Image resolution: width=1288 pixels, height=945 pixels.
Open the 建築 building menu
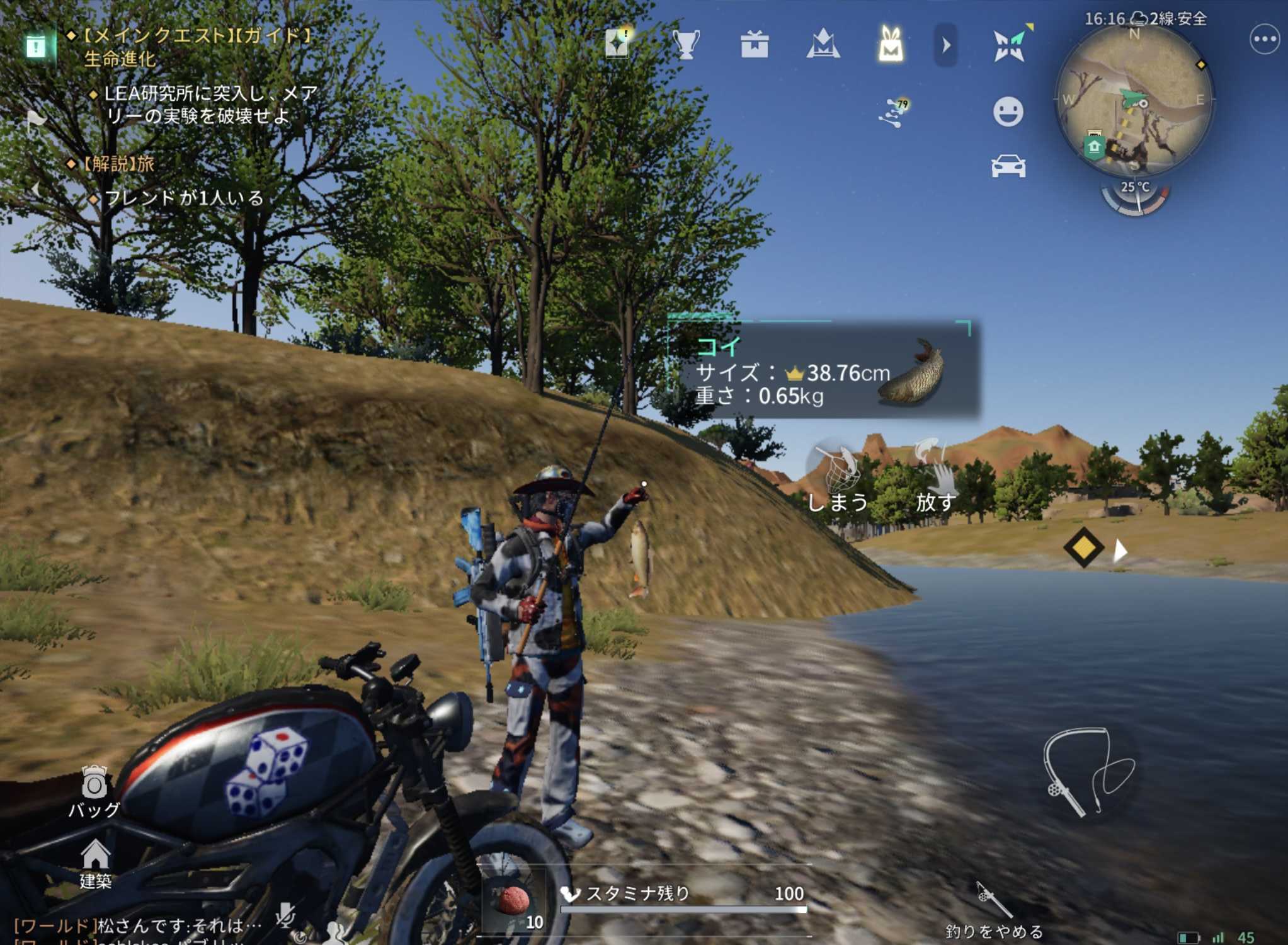coord(95,862)
